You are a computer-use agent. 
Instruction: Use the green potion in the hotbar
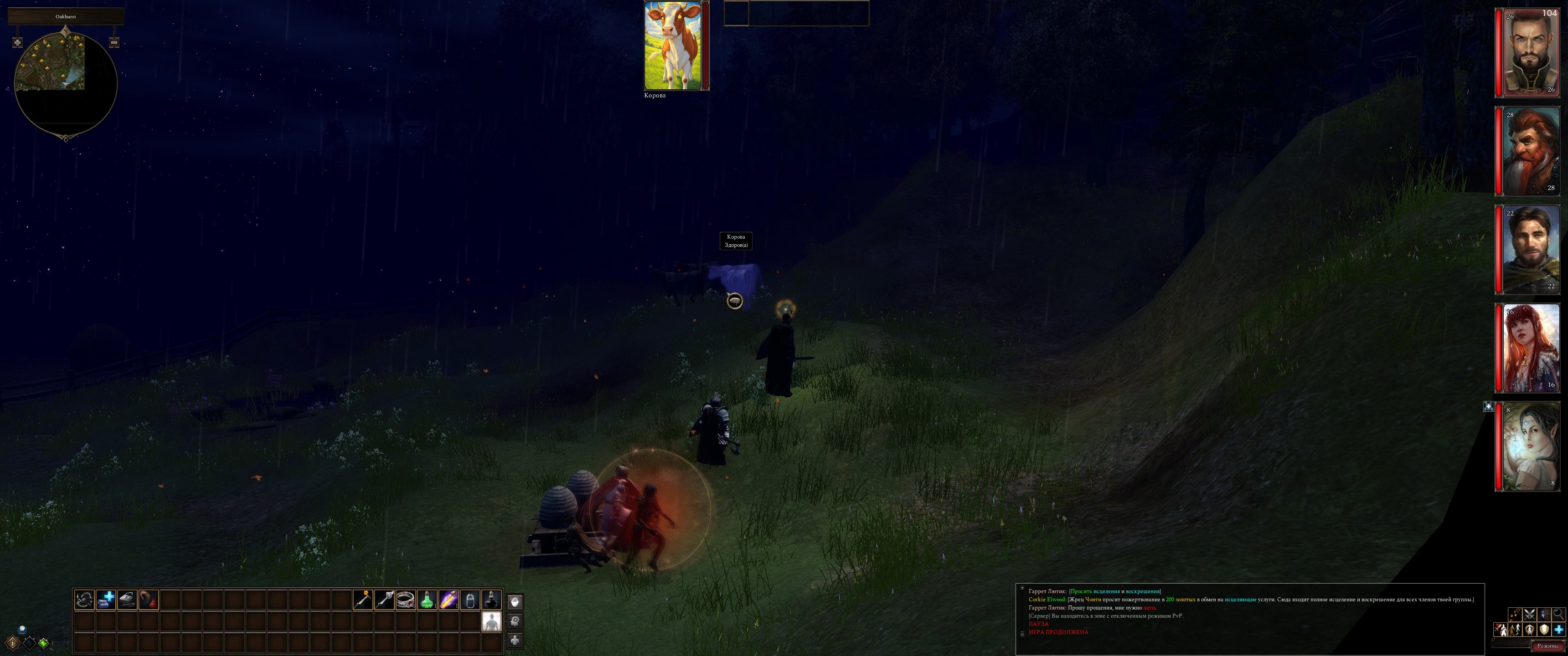pyautogui.click(x=427, y=600)
